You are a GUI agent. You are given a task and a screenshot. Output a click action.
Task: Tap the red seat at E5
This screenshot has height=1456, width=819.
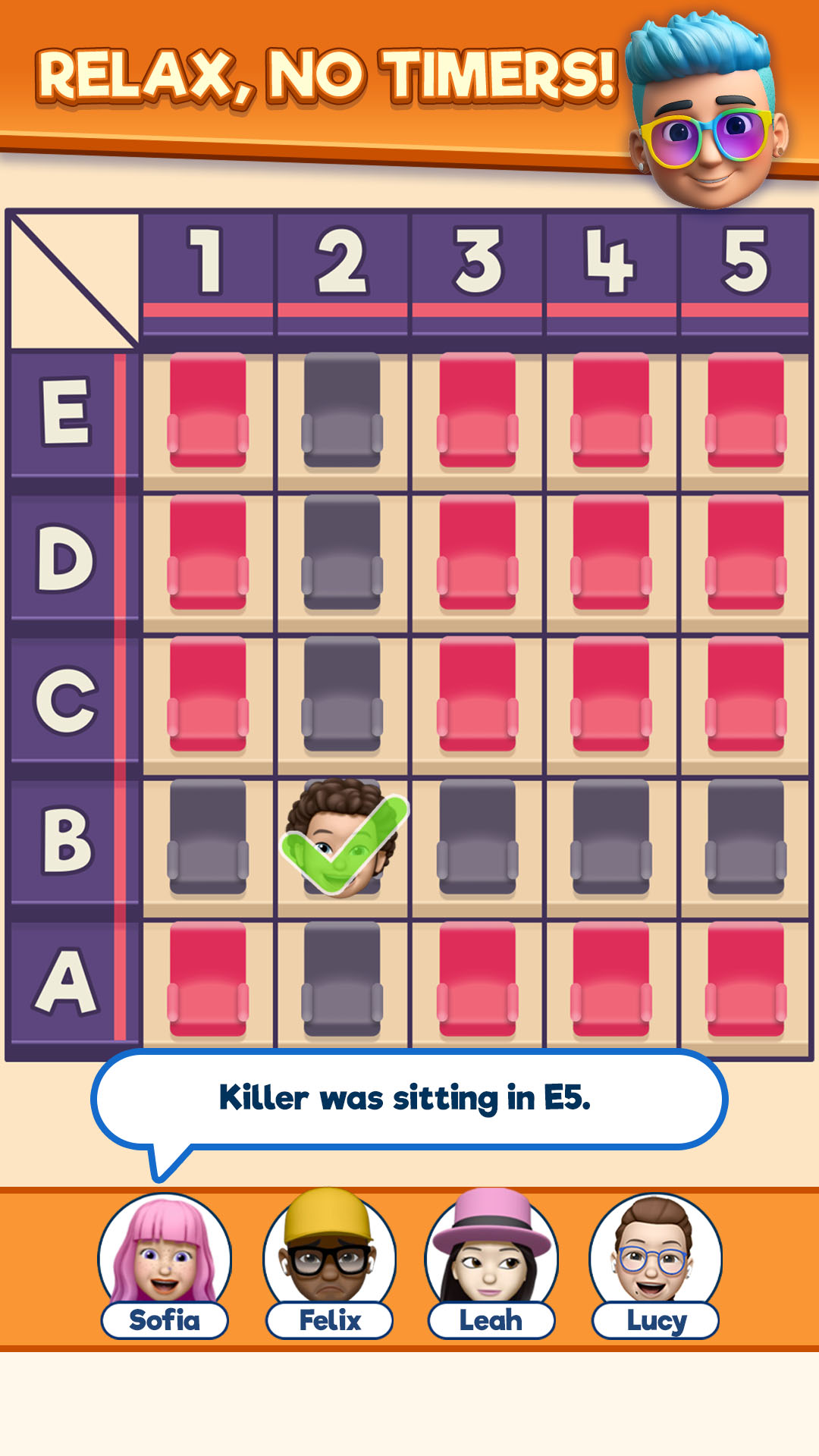(745, 410)
